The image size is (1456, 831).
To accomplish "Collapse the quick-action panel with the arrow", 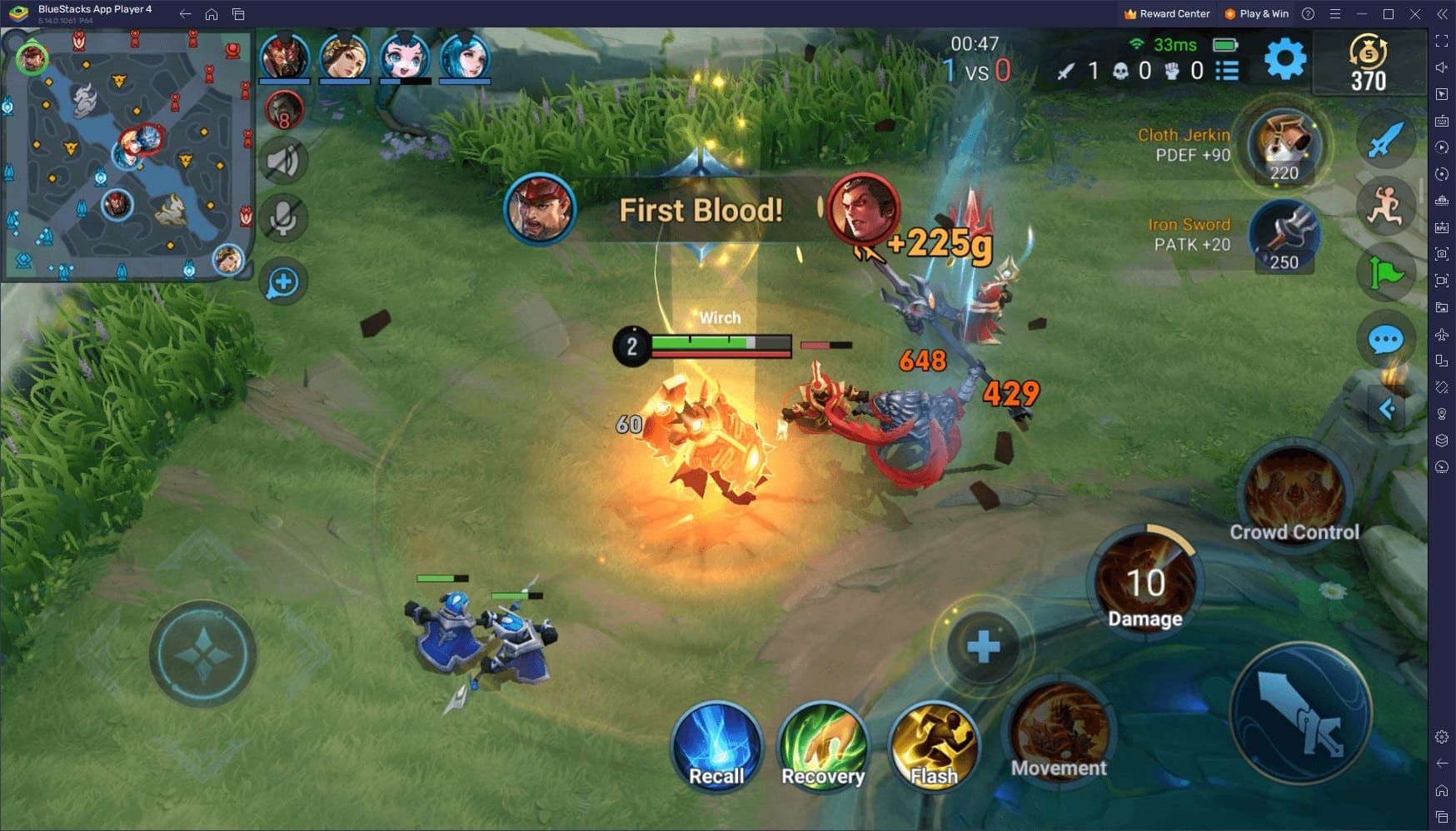I will pyautogui.click(x=1387, y=408).
